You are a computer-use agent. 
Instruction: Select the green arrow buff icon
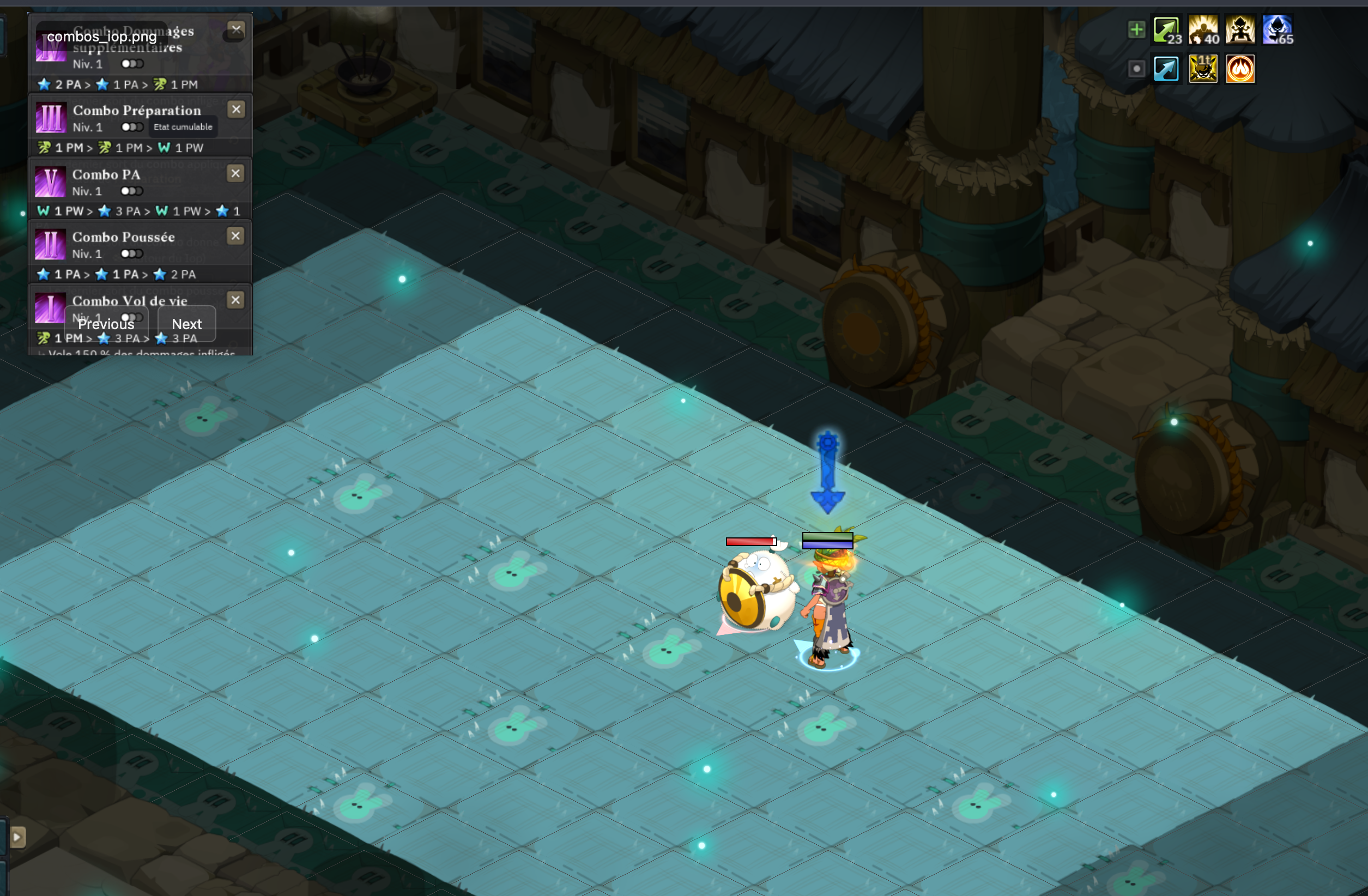click(x=1167, y=30)
